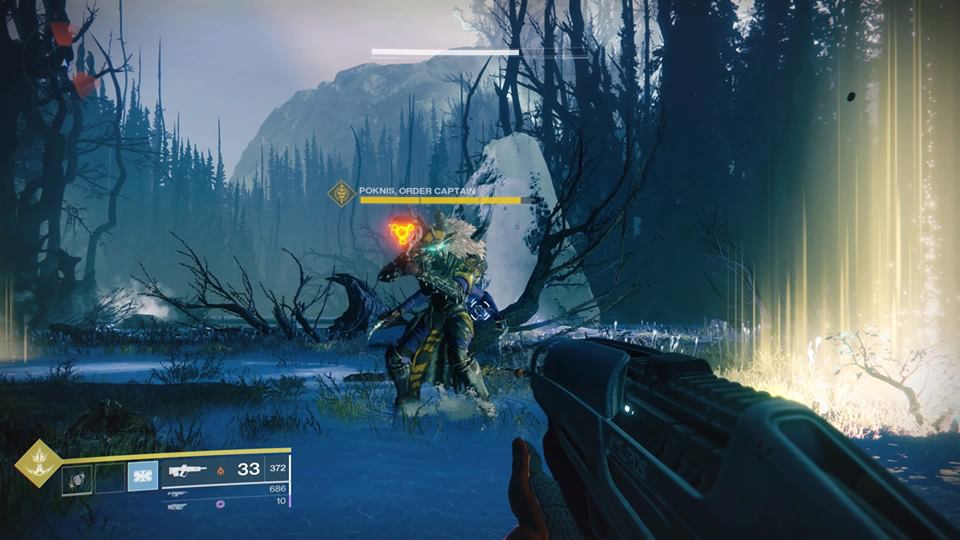Activate the golden diamond super ability icon
Image resolution: width=960 pixels, height=540 pixels.
pos(39,463)
